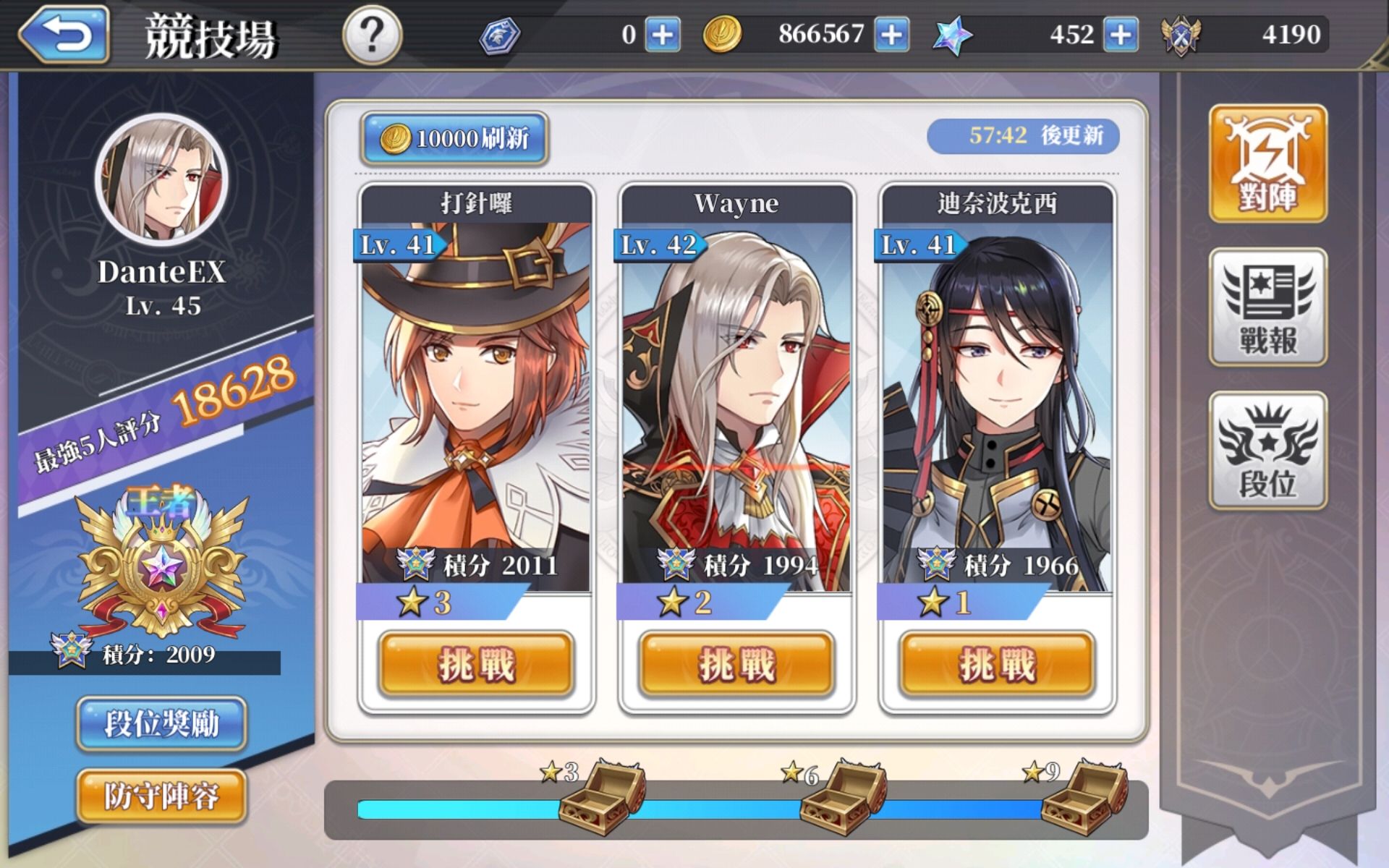Add gold coins with the plus button
Screen dimensions: 1389x868
coord(891,35)
